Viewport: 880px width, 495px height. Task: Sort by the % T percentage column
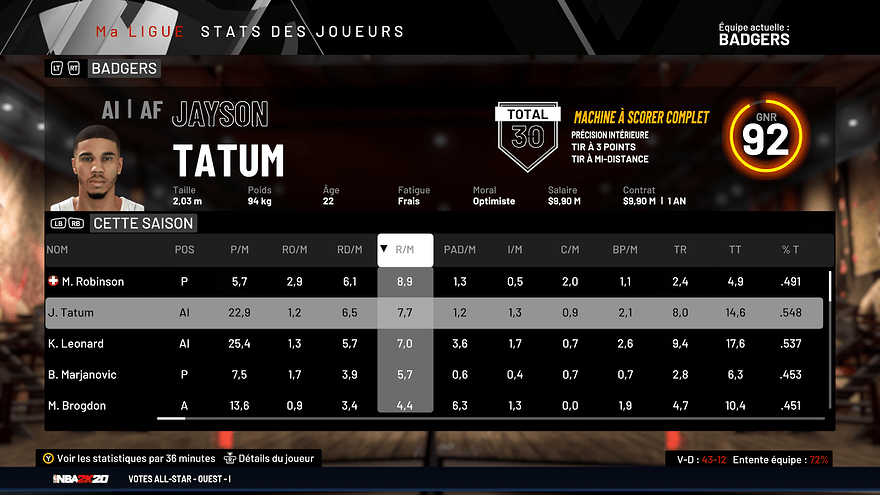(x=790, y=250)
